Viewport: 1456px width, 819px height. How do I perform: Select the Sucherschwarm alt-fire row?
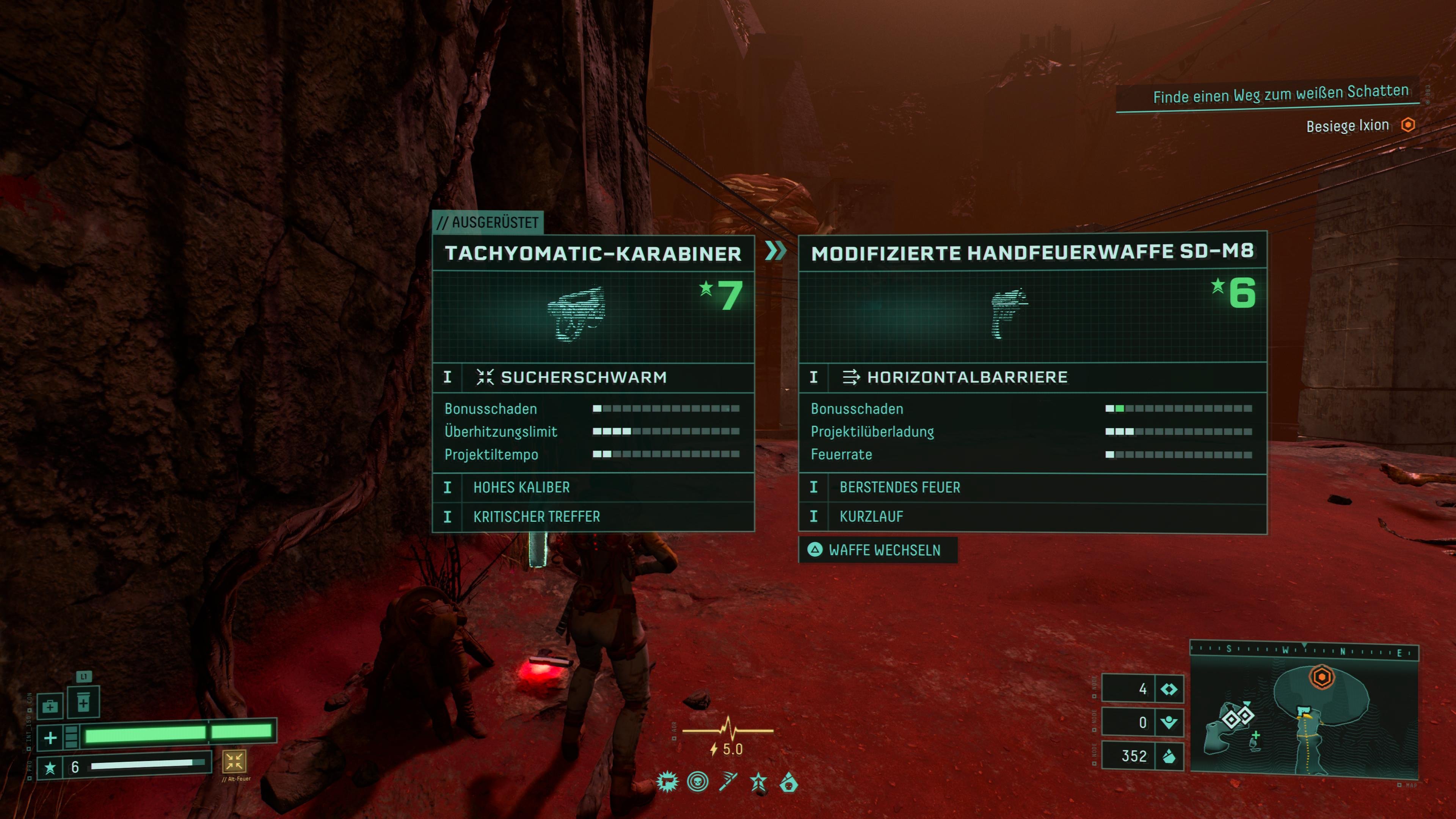[593, 377]
